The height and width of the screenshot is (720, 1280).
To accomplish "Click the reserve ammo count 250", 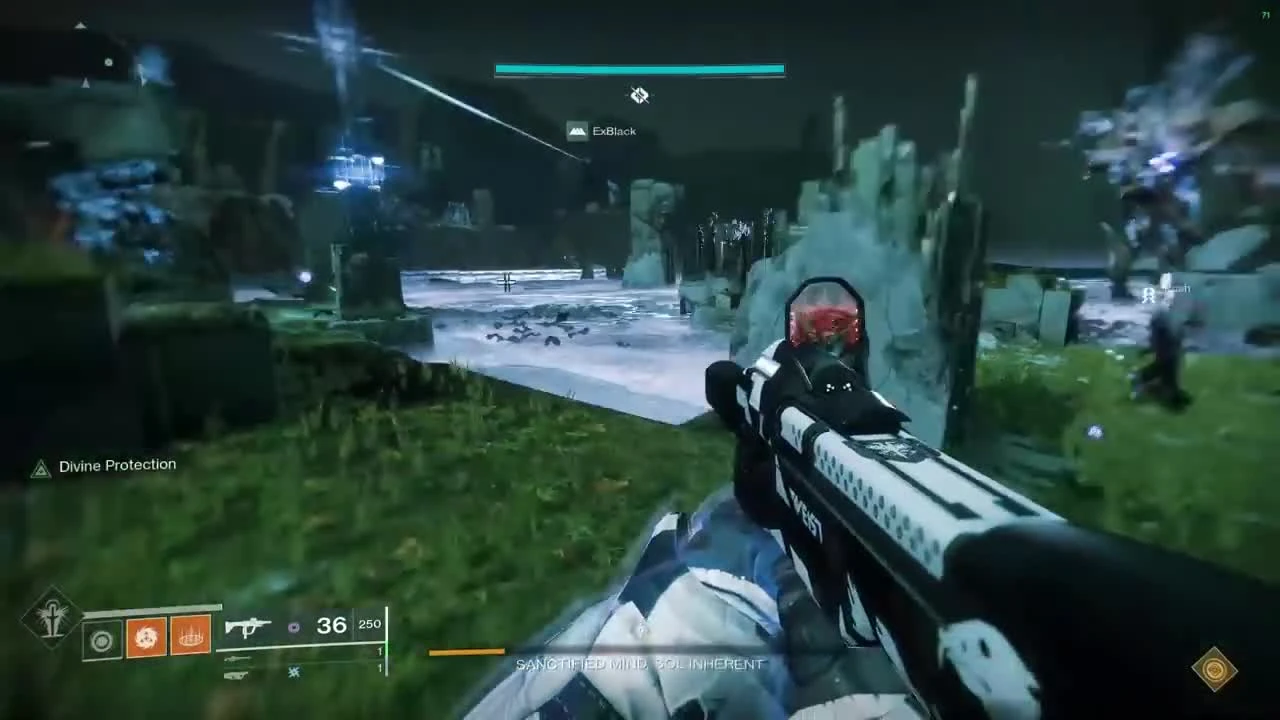I will coord(369,623).
